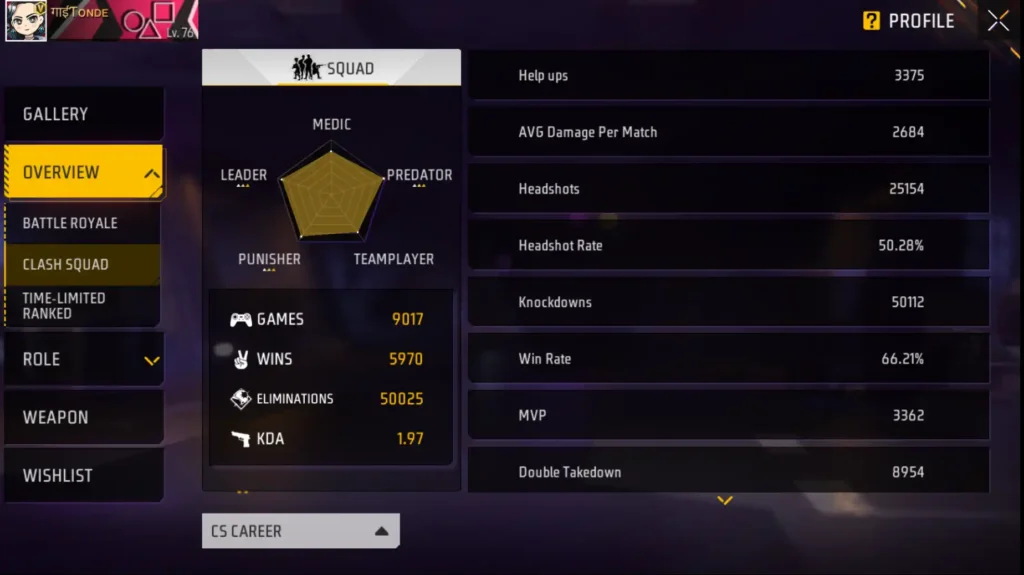Click the player avatar portrait
This screenshot has width=1024, height=575.
coord(25,21)
